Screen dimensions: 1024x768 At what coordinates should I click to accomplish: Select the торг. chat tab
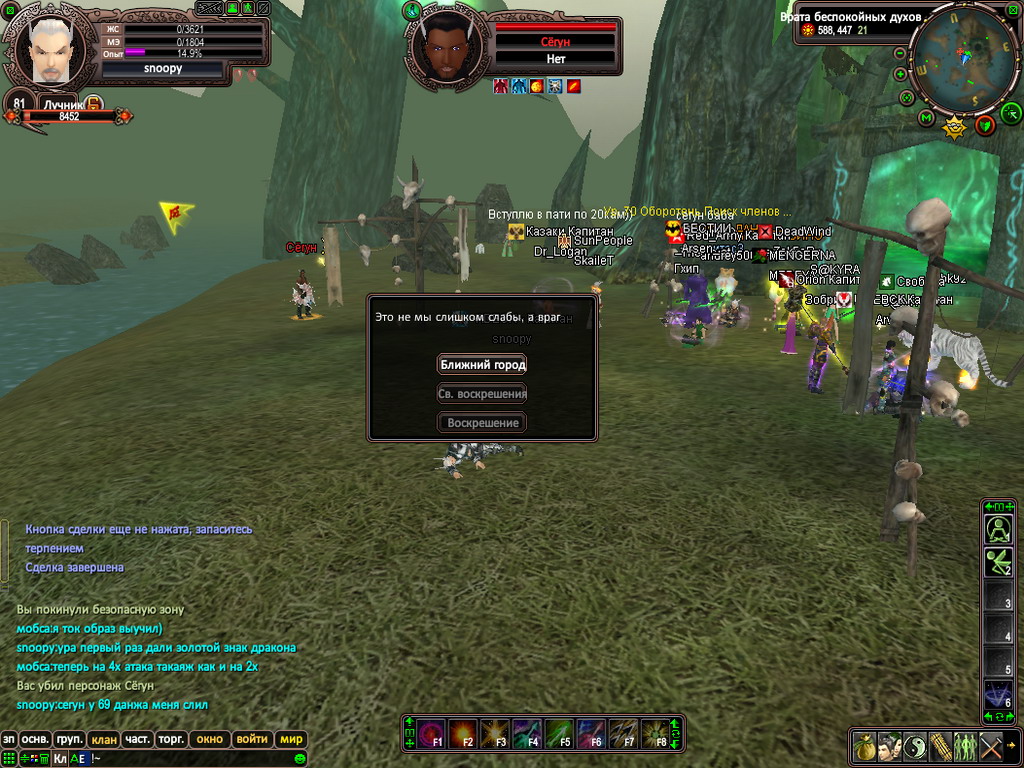tap(171, 740)
